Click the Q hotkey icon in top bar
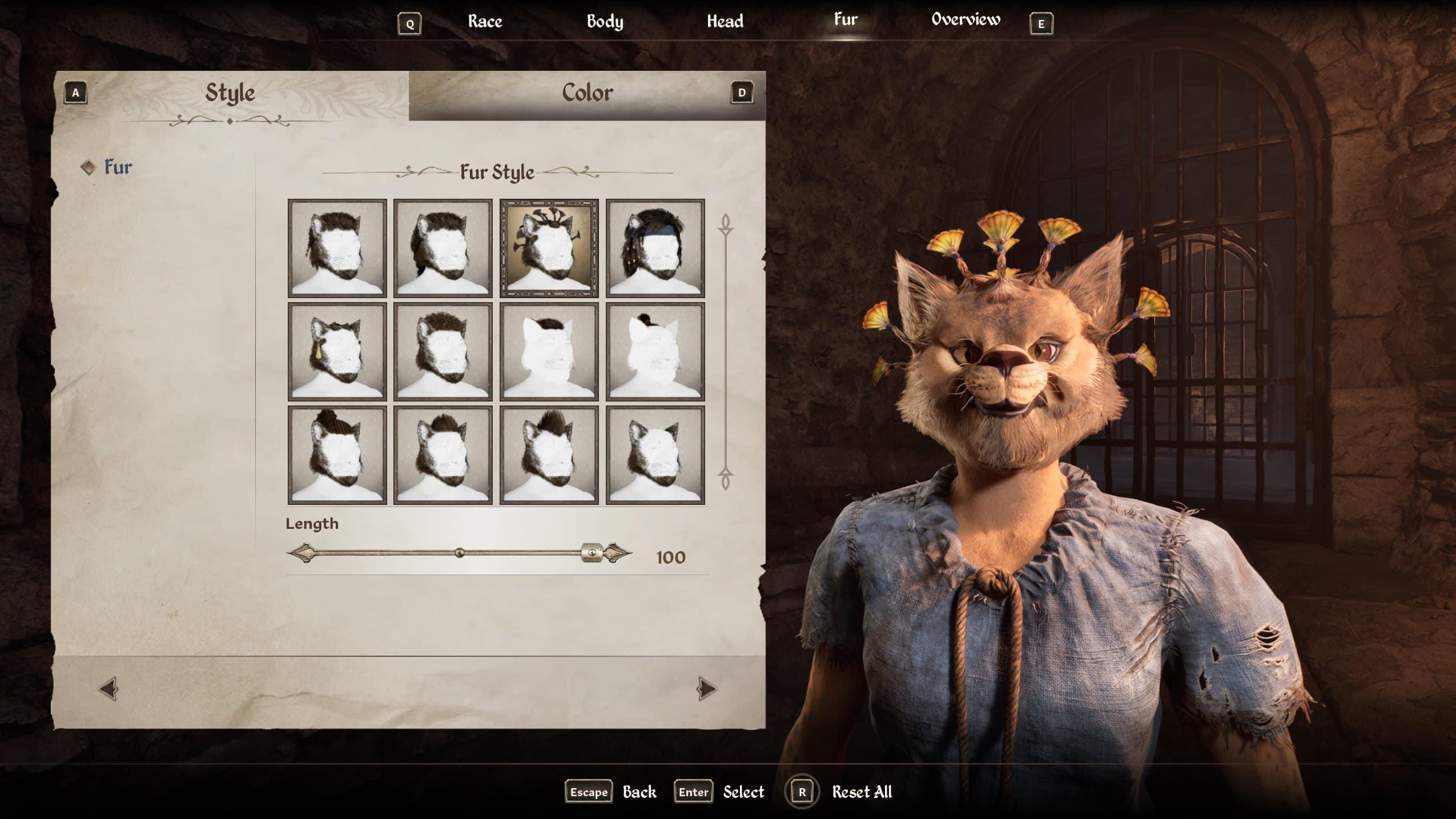 tap(409, 23)
